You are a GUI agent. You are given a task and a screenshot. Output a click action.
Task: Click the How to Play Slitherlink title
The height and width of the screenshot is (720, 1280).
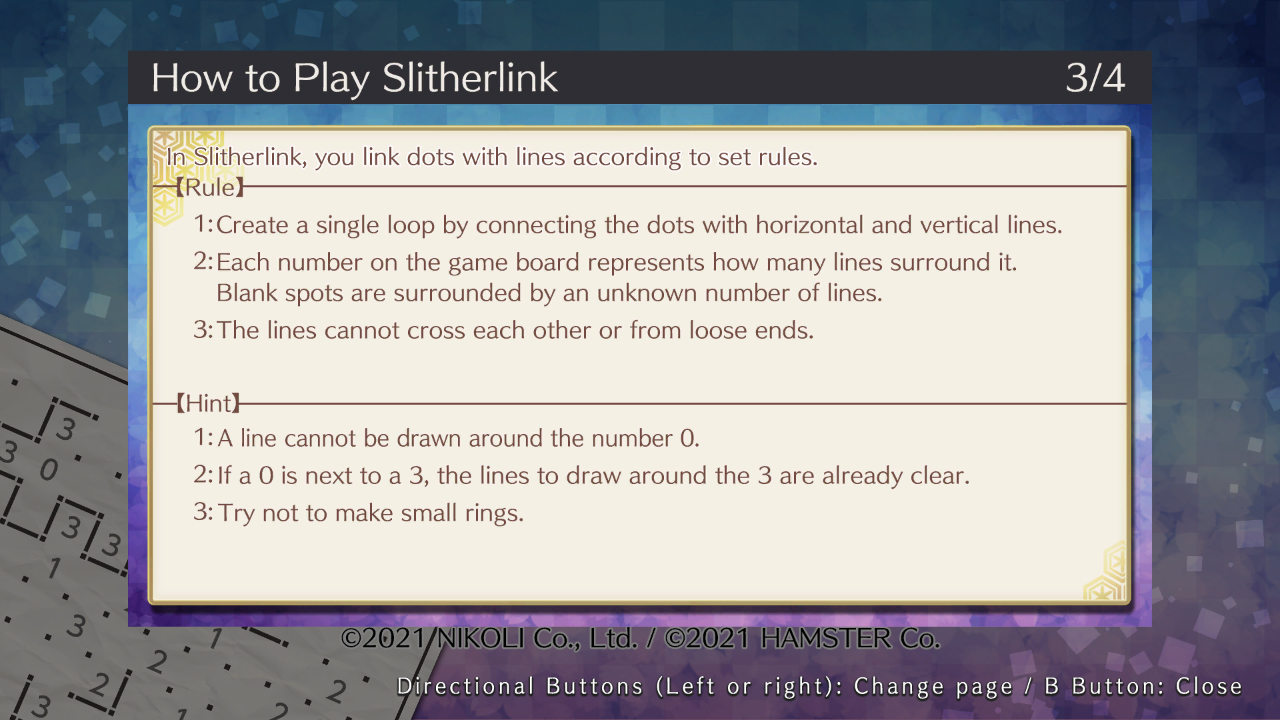point(354,78)
